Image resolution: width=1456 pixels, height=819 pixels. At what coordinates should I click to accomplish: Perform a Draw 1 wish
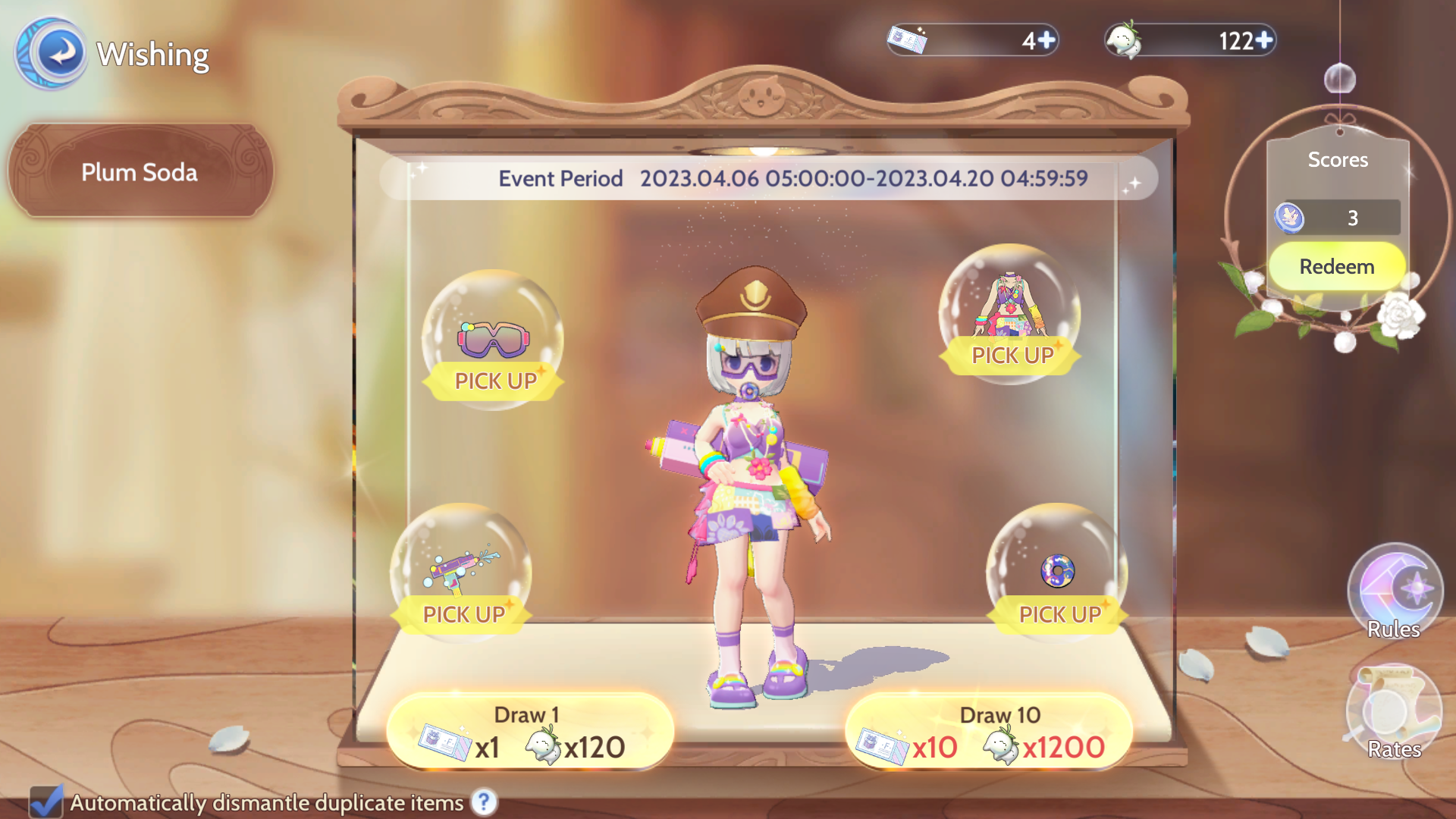pyautogui.click(x=529, y=733)
